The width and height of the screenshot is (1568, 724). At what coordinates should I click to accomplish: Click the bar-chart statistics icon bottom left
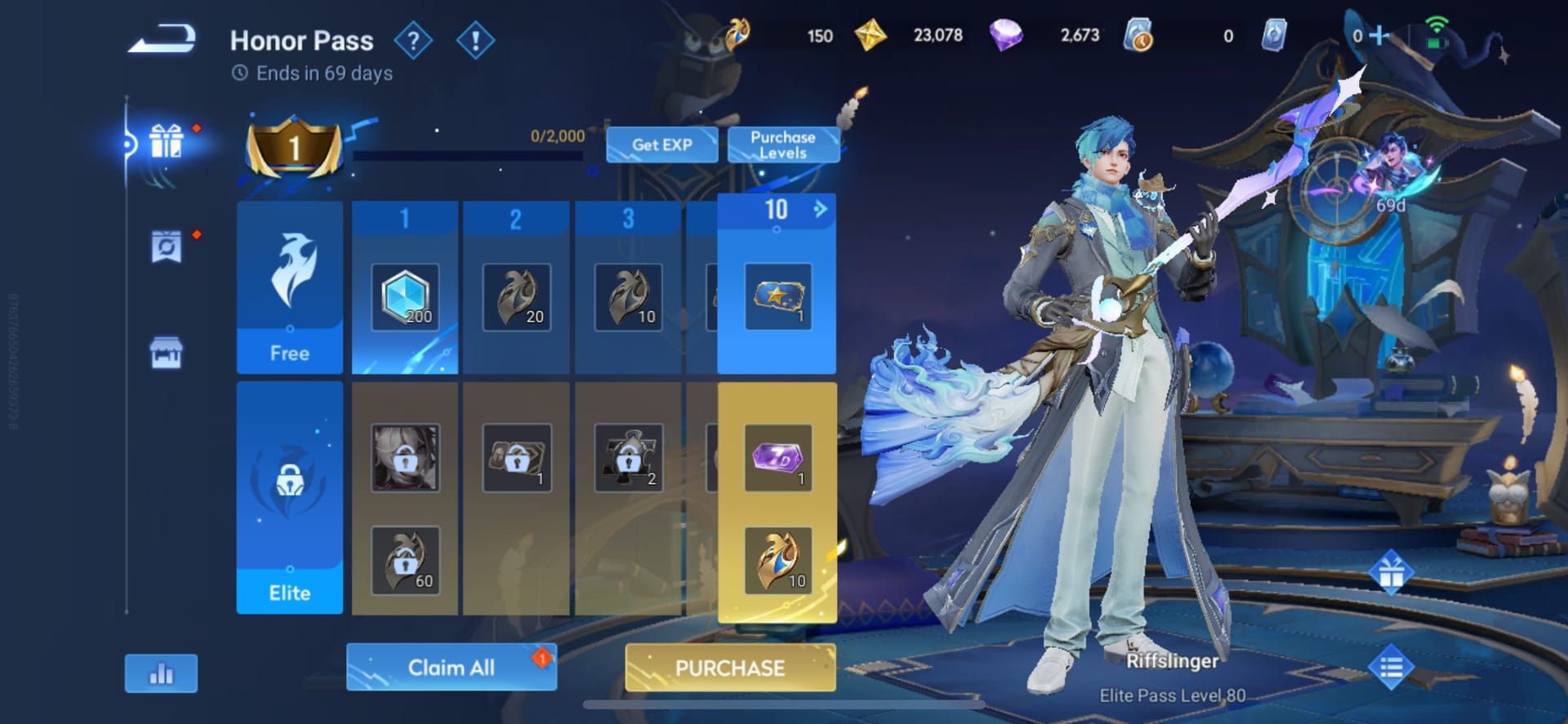[161, 673]
